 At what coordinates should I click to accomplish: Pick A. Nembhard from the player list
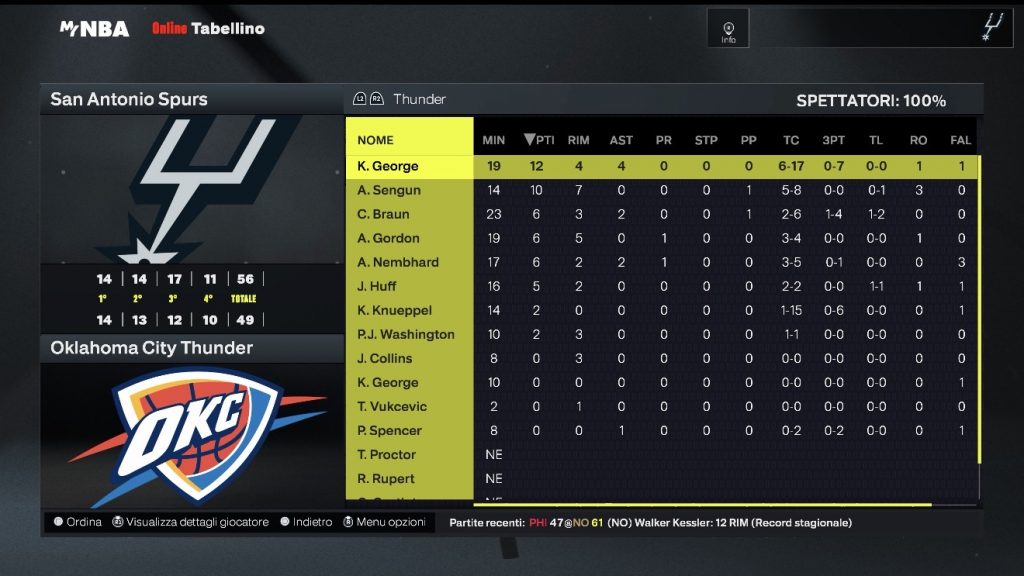[x=397, y=262]
